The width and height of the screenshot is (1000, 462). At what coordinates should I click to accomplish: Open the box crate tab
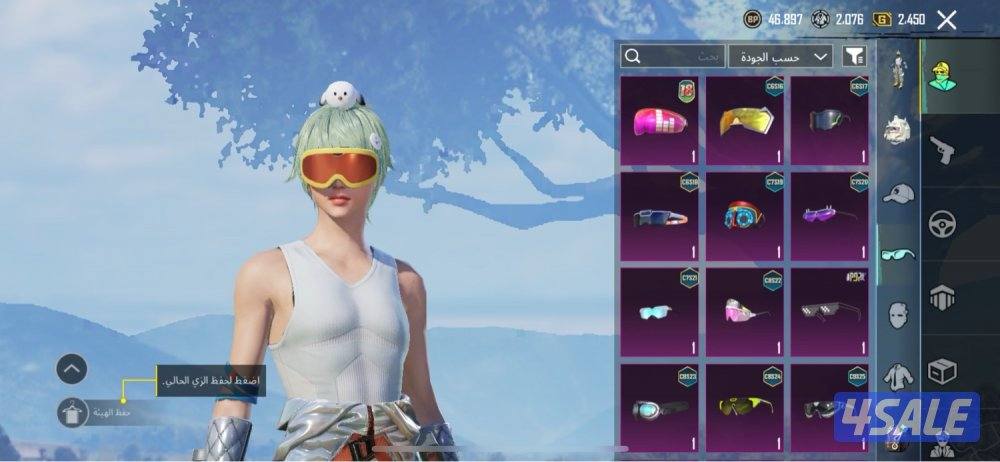tap(942, 372)
